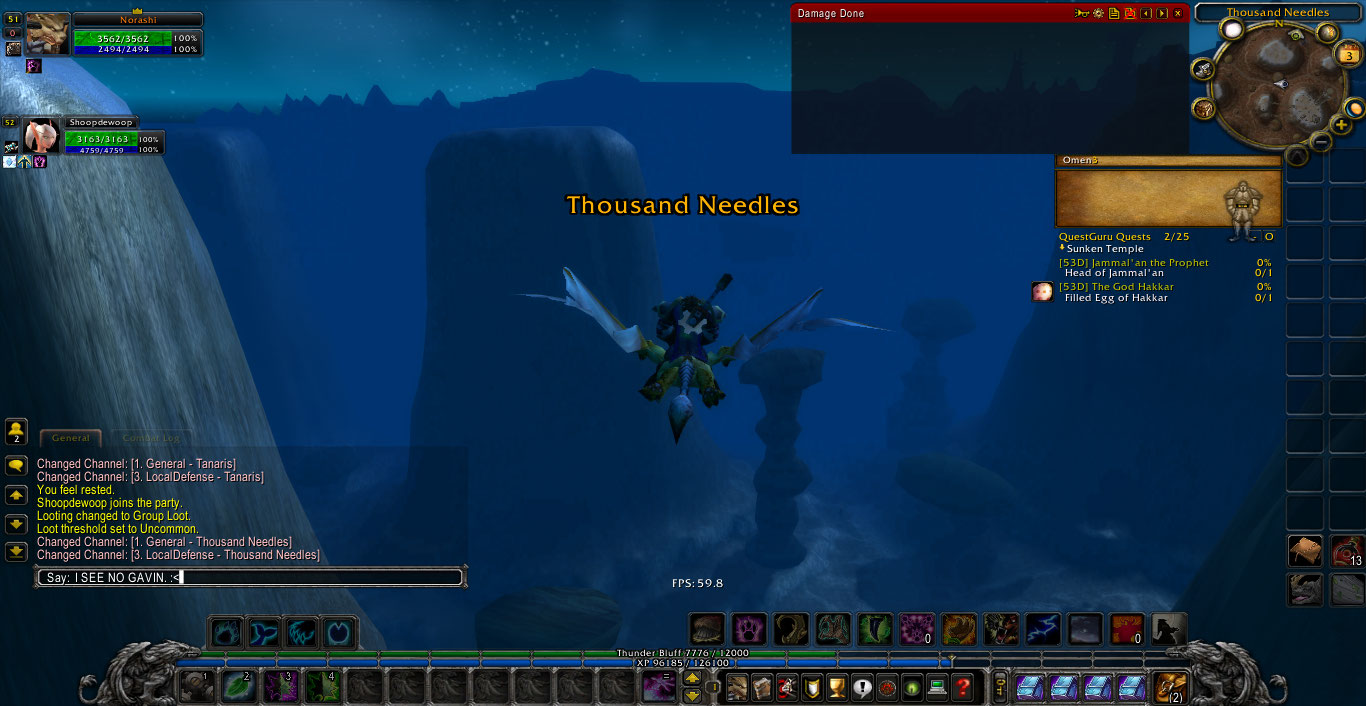Open the red question mark help button
Viewport: 1366px width, 706px height.
(x=963, y=687)
